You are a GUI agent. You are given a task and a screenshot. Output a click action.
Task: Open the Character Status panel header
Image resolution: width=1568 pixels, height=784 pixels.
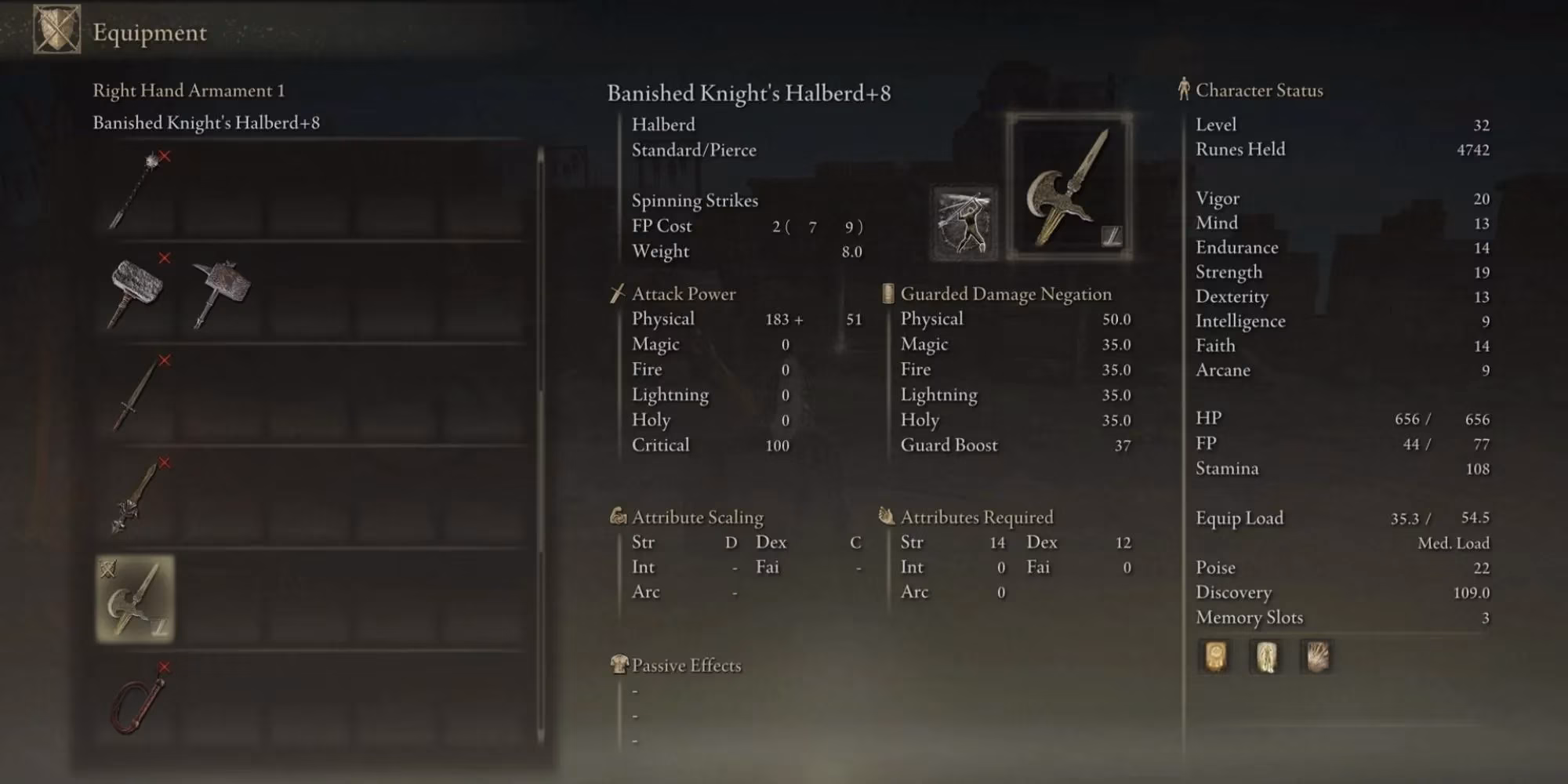1258,90
